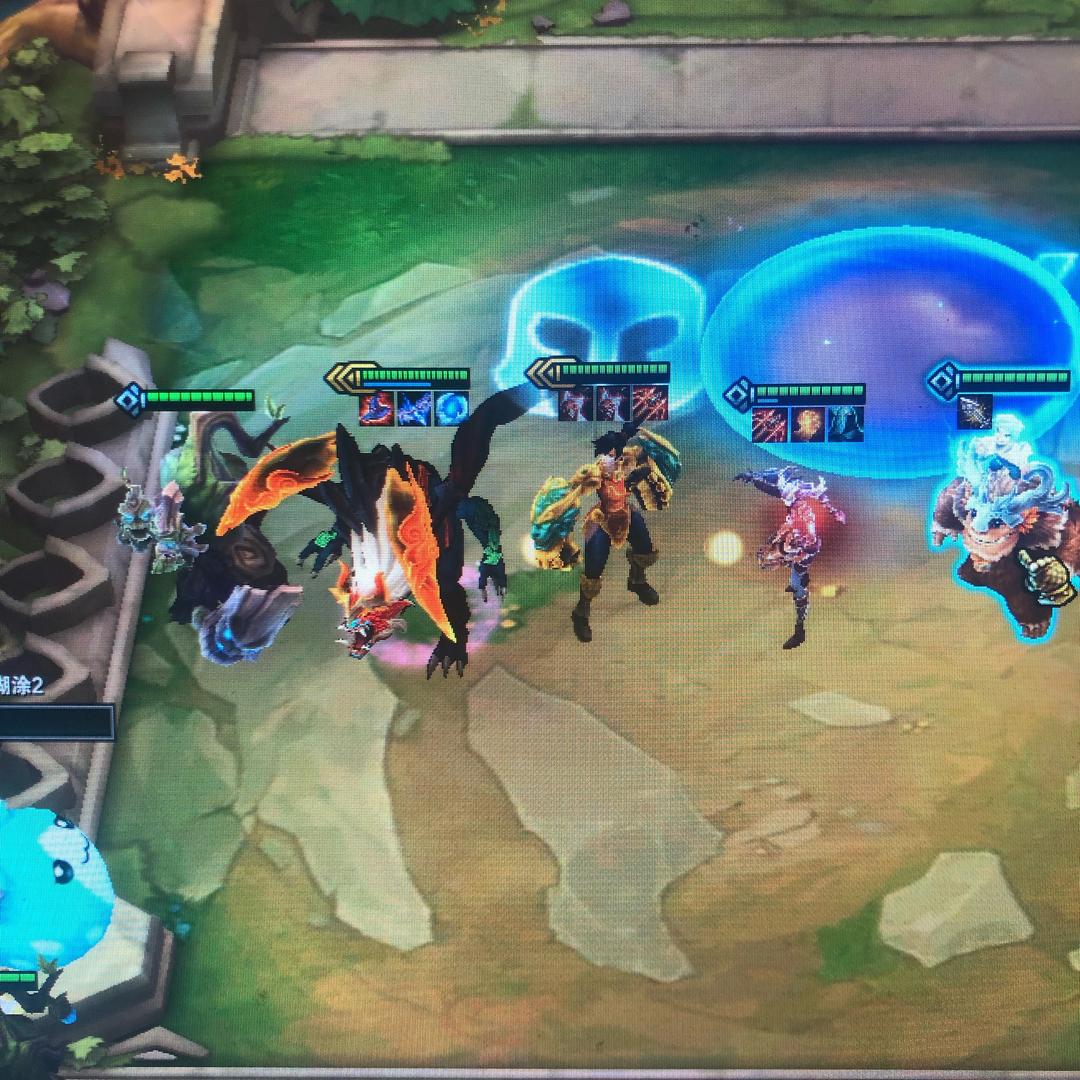The height and width of the screenshot is (1080, 1080).
Task: Click the blue lightning item beside the red hat
Action: click(413, 409)
